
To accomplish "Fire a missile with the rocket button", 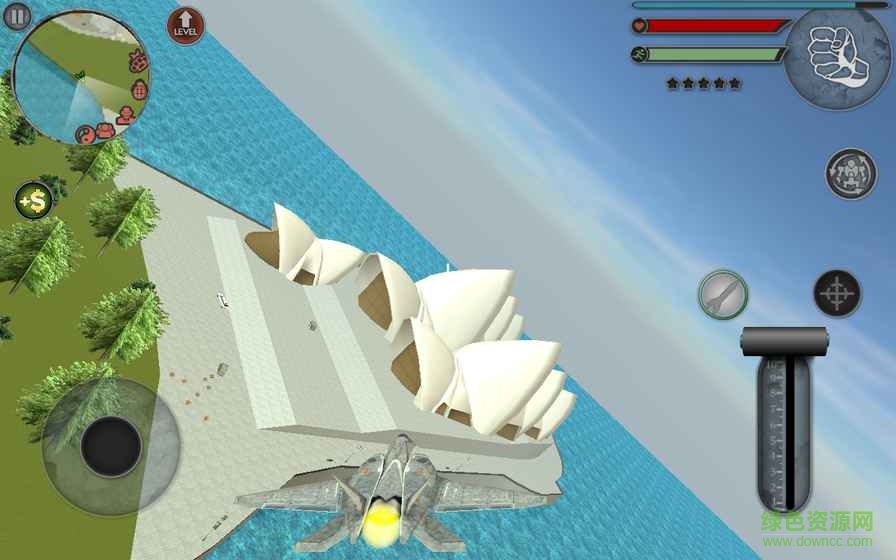I will [723, 294].
